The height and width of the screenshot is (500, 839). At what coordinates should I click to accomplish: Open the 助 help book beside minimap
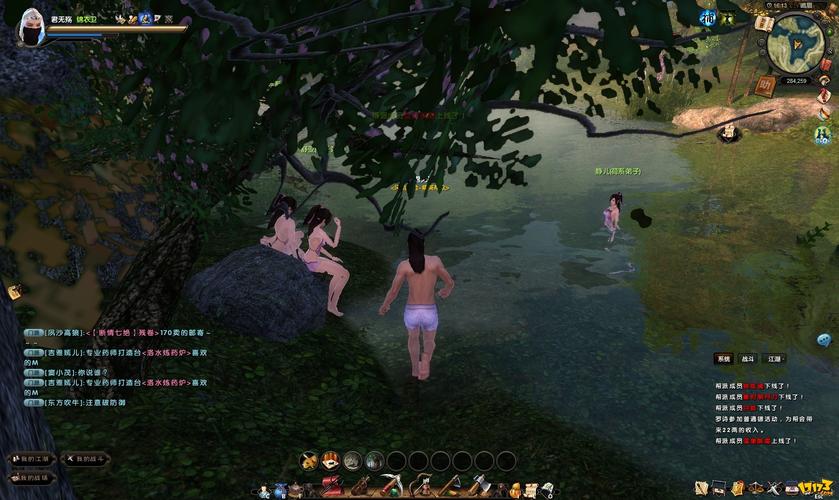click(765, 86)
